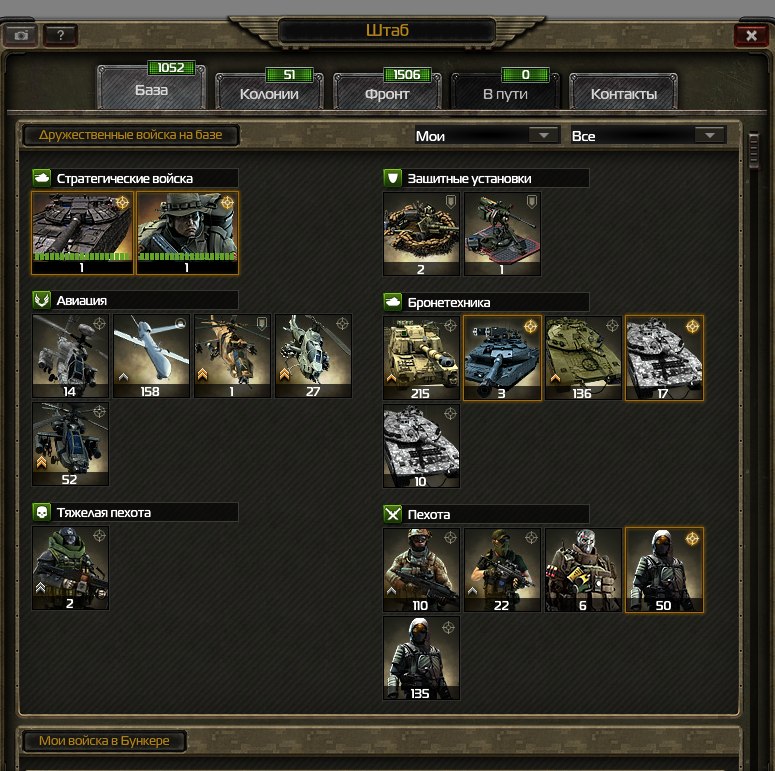Close the Штаб window
The width and height of the screenshot is (775, 771).
pyautogui.click(x=750, y=35)
